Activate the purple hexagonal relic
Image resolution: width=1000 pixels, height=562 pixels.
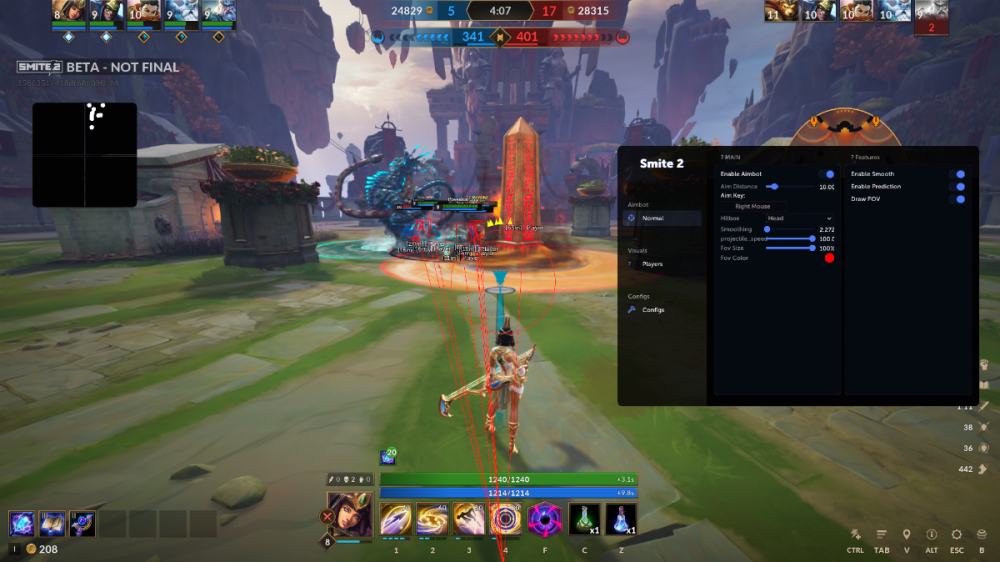coord(545,519)
